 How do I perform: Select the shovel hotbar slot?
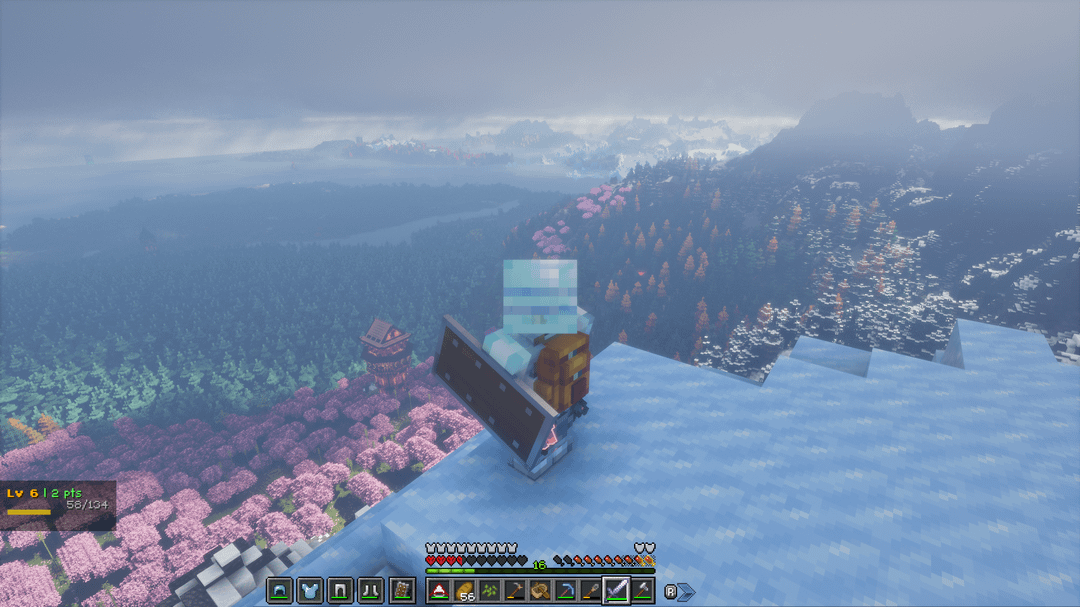pyautogui.click(x=591, y=590)
